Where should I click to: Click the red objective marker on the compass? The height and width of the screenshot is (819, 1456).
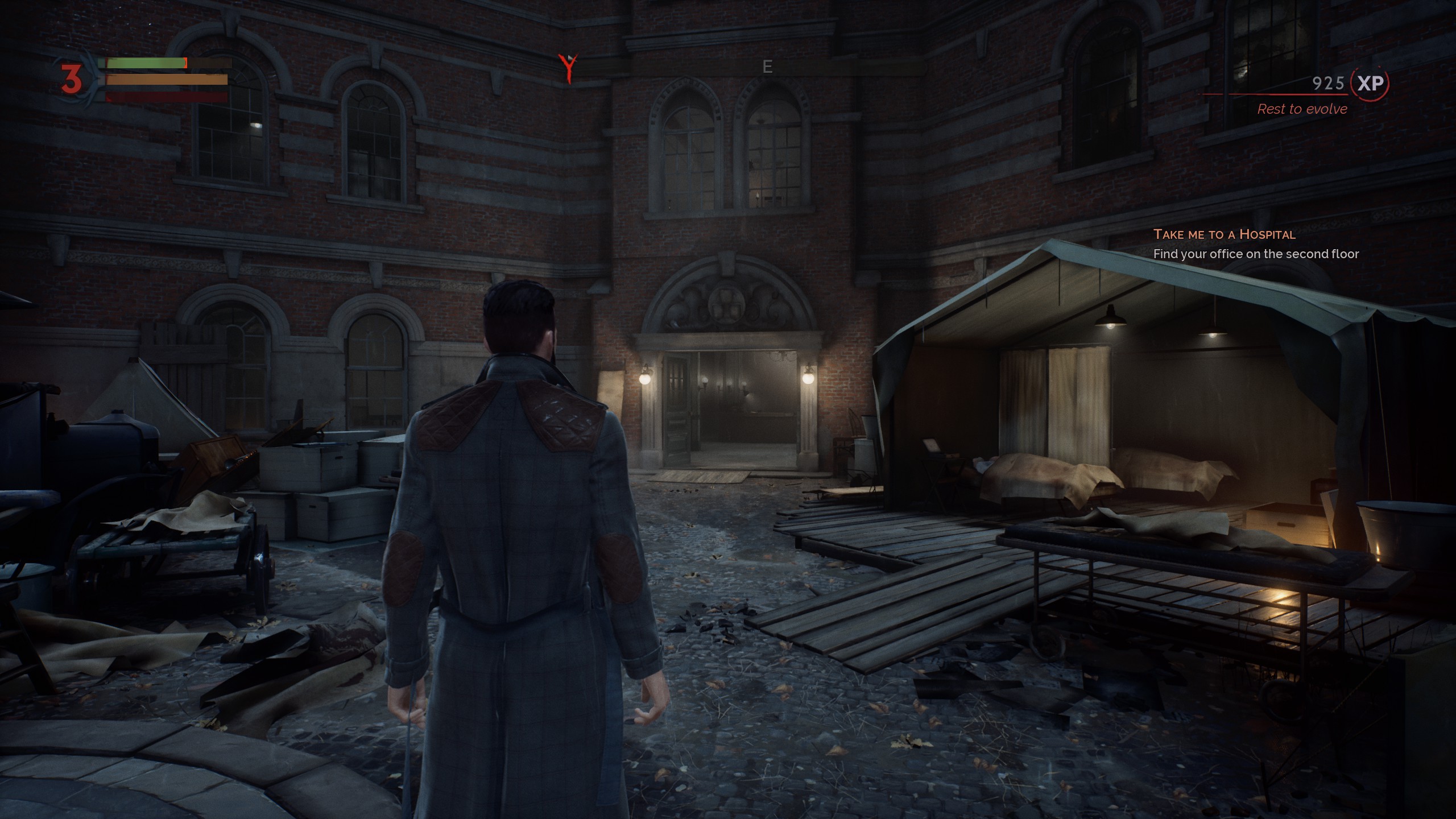pos(568,68)
